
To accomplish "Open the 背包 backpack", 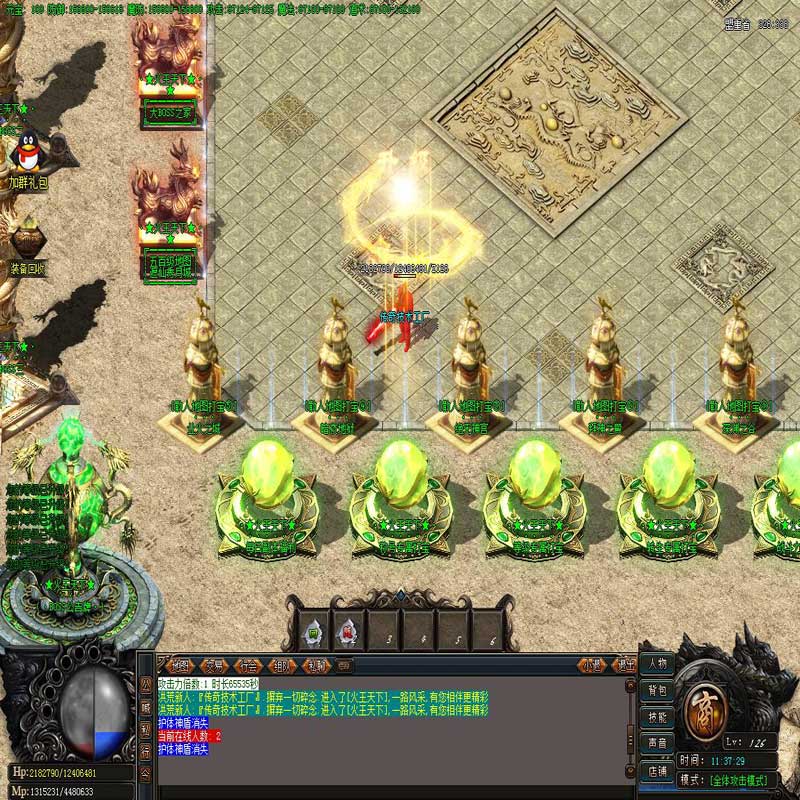I will 657,690.
